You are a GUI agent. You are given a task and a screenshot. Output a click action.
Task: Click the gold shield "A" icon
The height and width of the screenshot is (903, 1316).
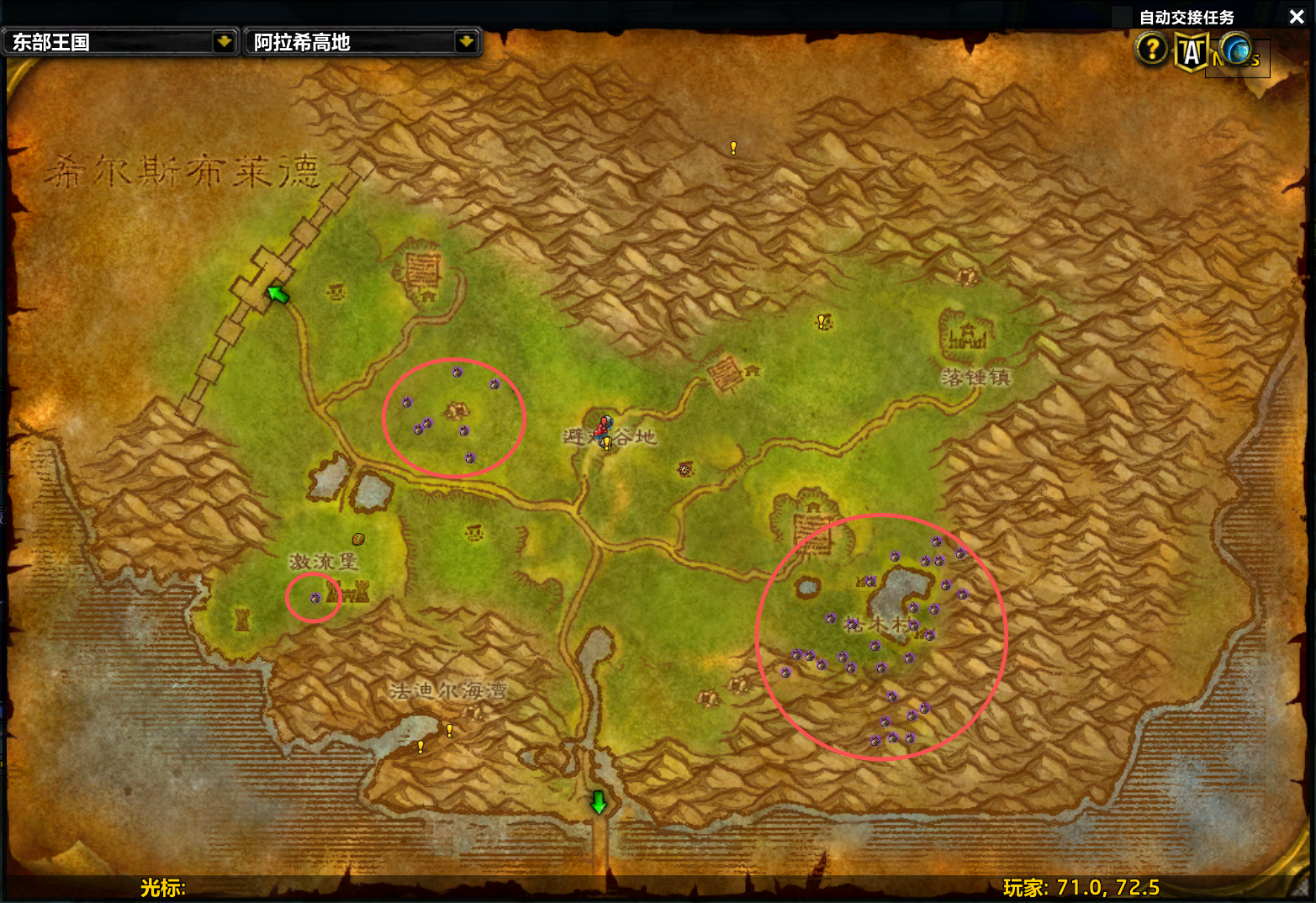click(1191, 52)
